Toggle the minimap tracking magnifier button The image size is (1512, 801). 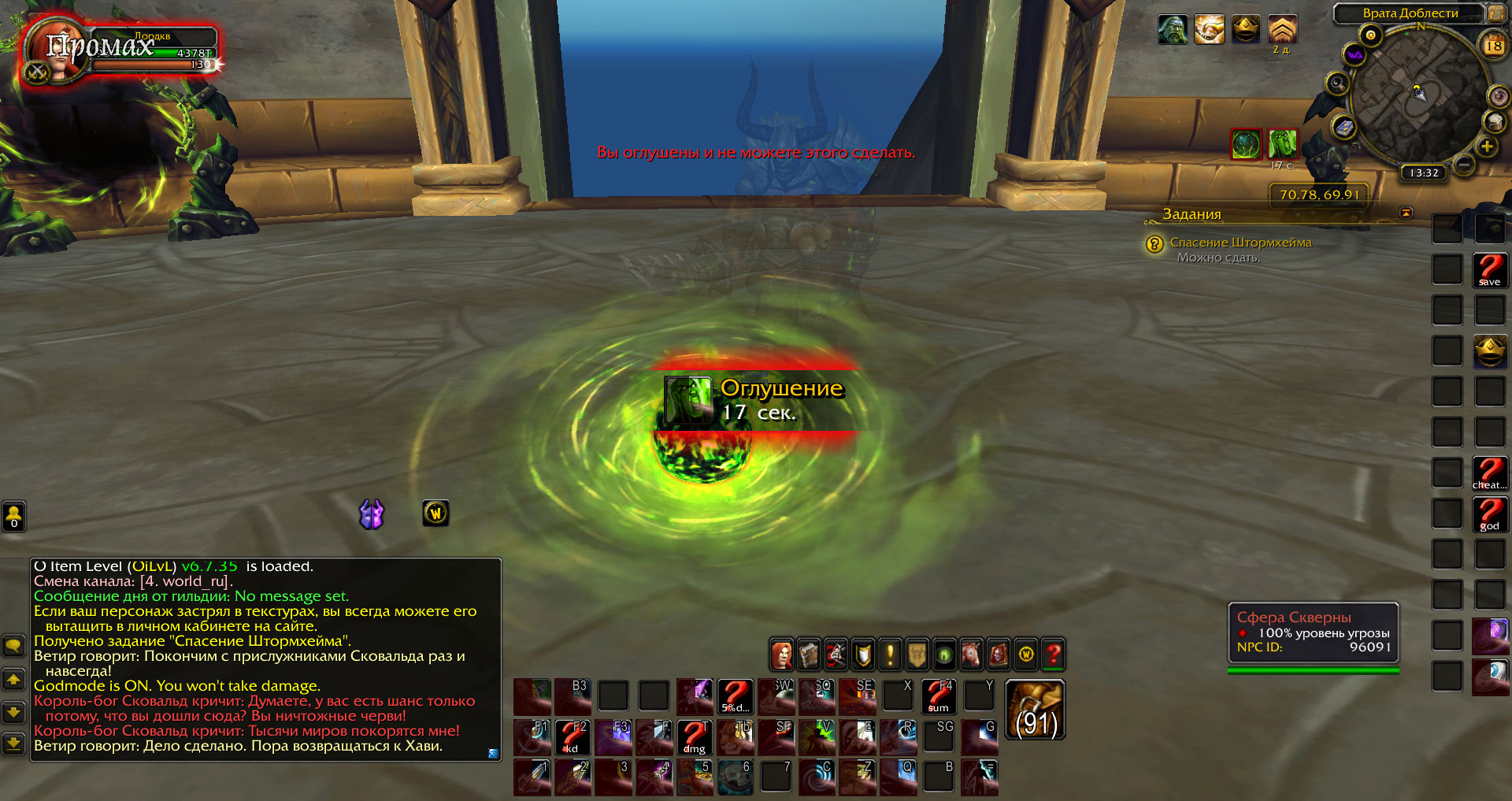click(1337, 83)
